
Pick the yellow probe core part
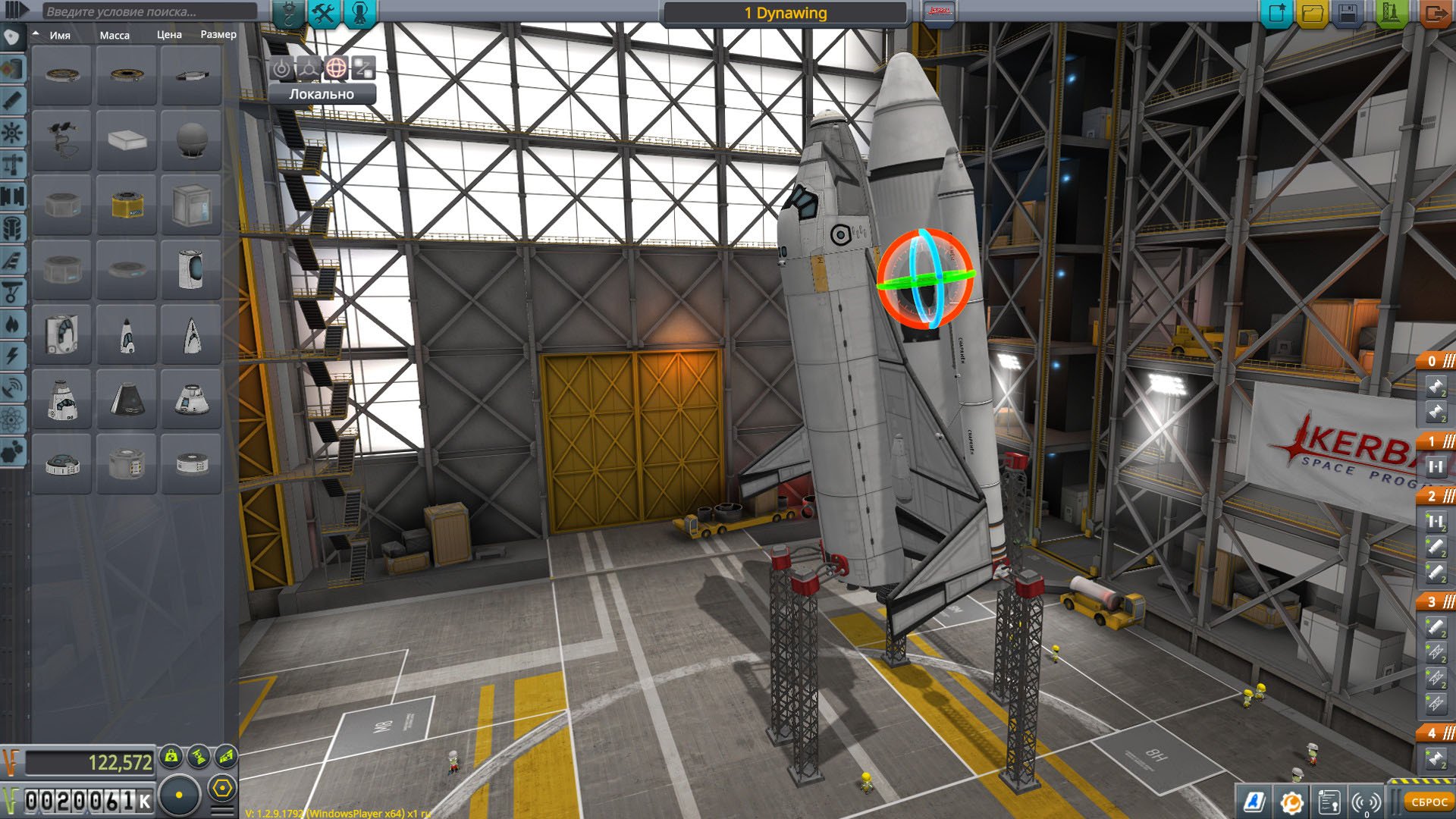coord(127,205)
